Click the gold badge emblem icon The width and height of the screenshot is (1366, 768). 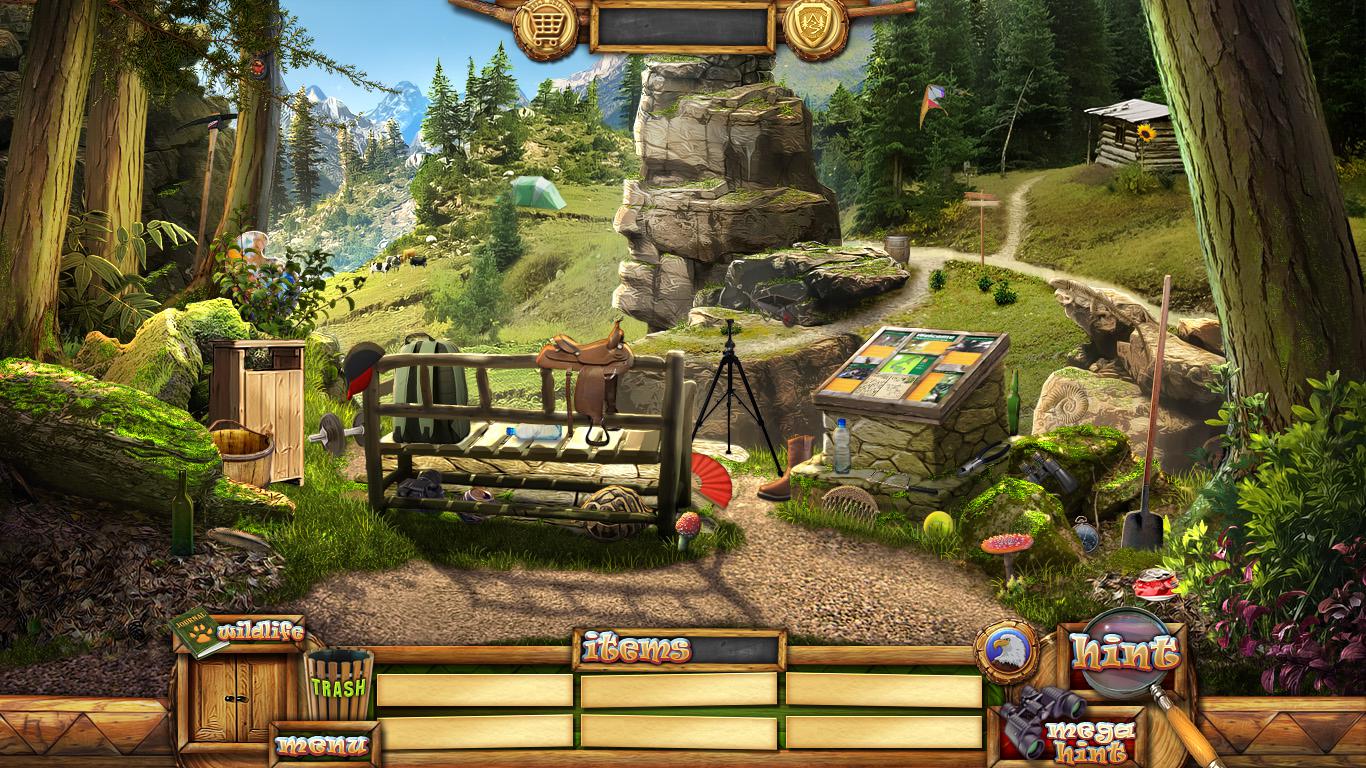click(x=816, y=27)
